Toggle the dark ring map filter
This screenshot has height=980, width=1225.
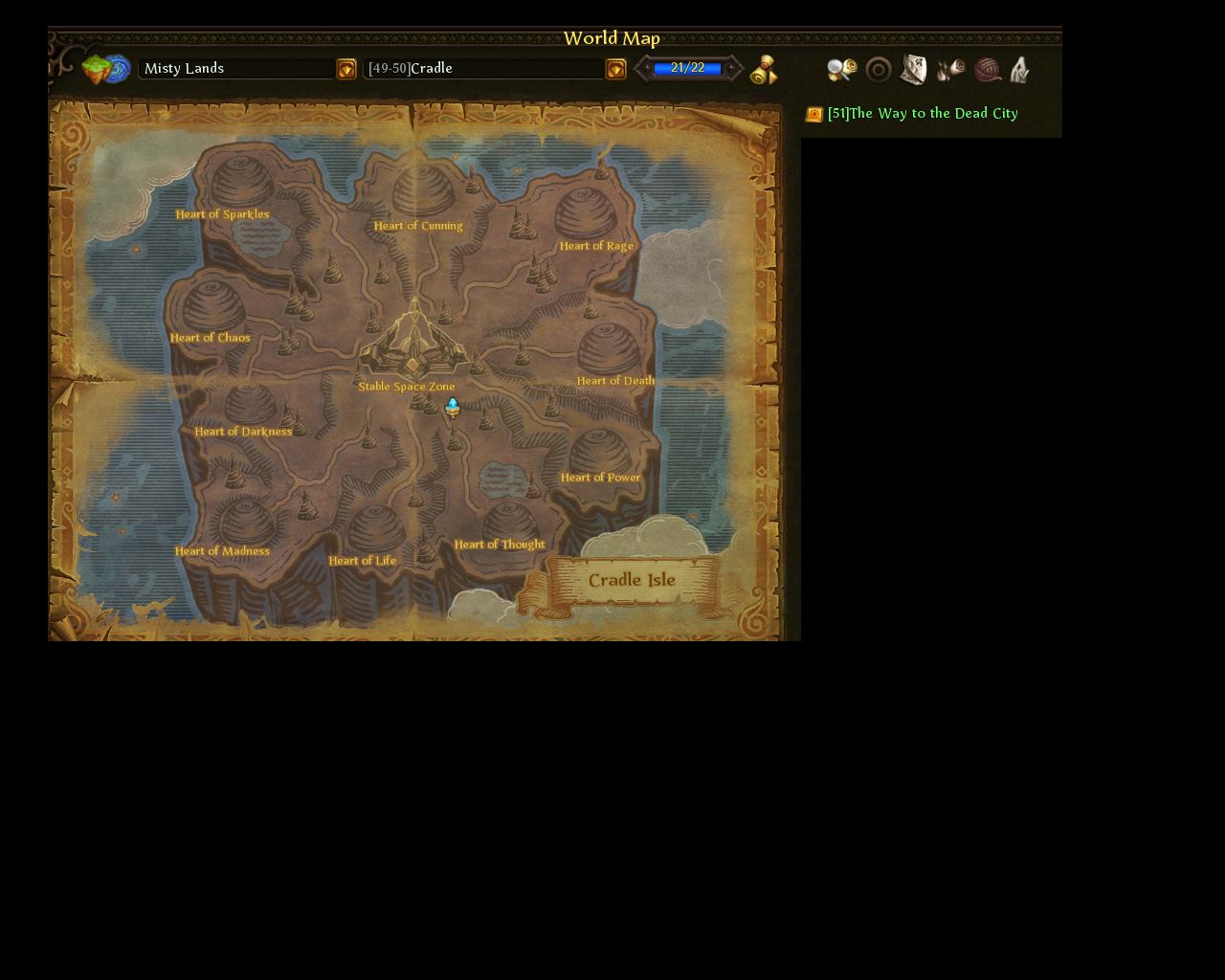tap(879, 70)
